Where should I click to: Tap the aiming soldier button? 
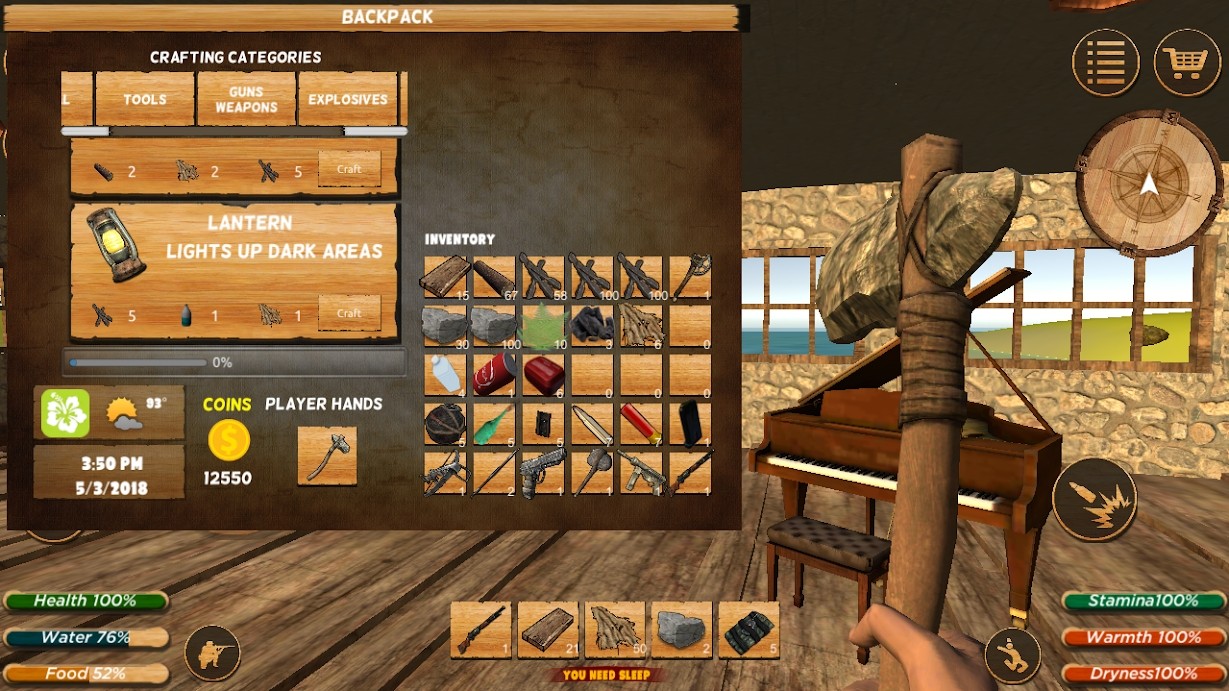(x=212, y=653)
